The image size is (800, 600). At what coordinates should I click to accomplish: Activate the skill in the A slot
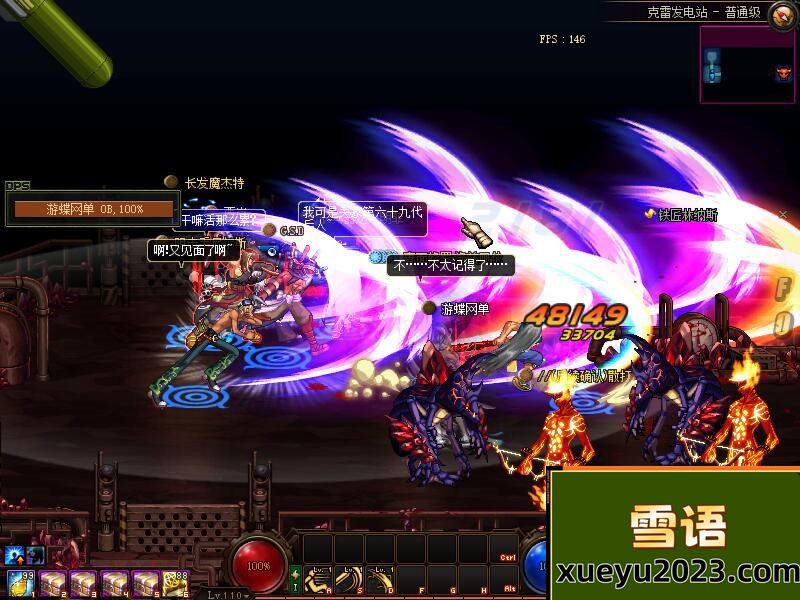point(319,580)
